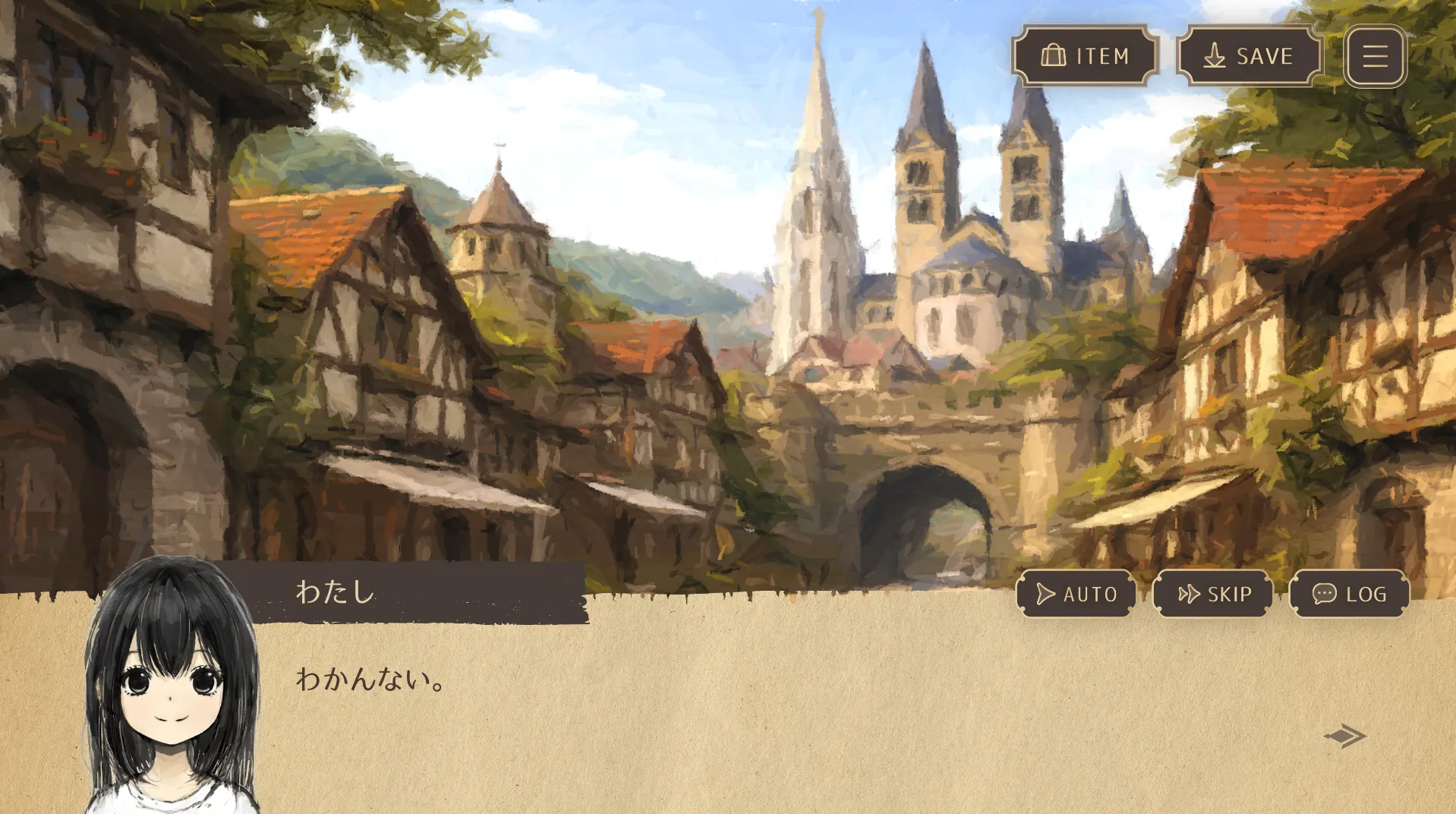The image size is (1456, 814).
Task: Toggle AUTO dialogue playback
Action: [1076, 594]
